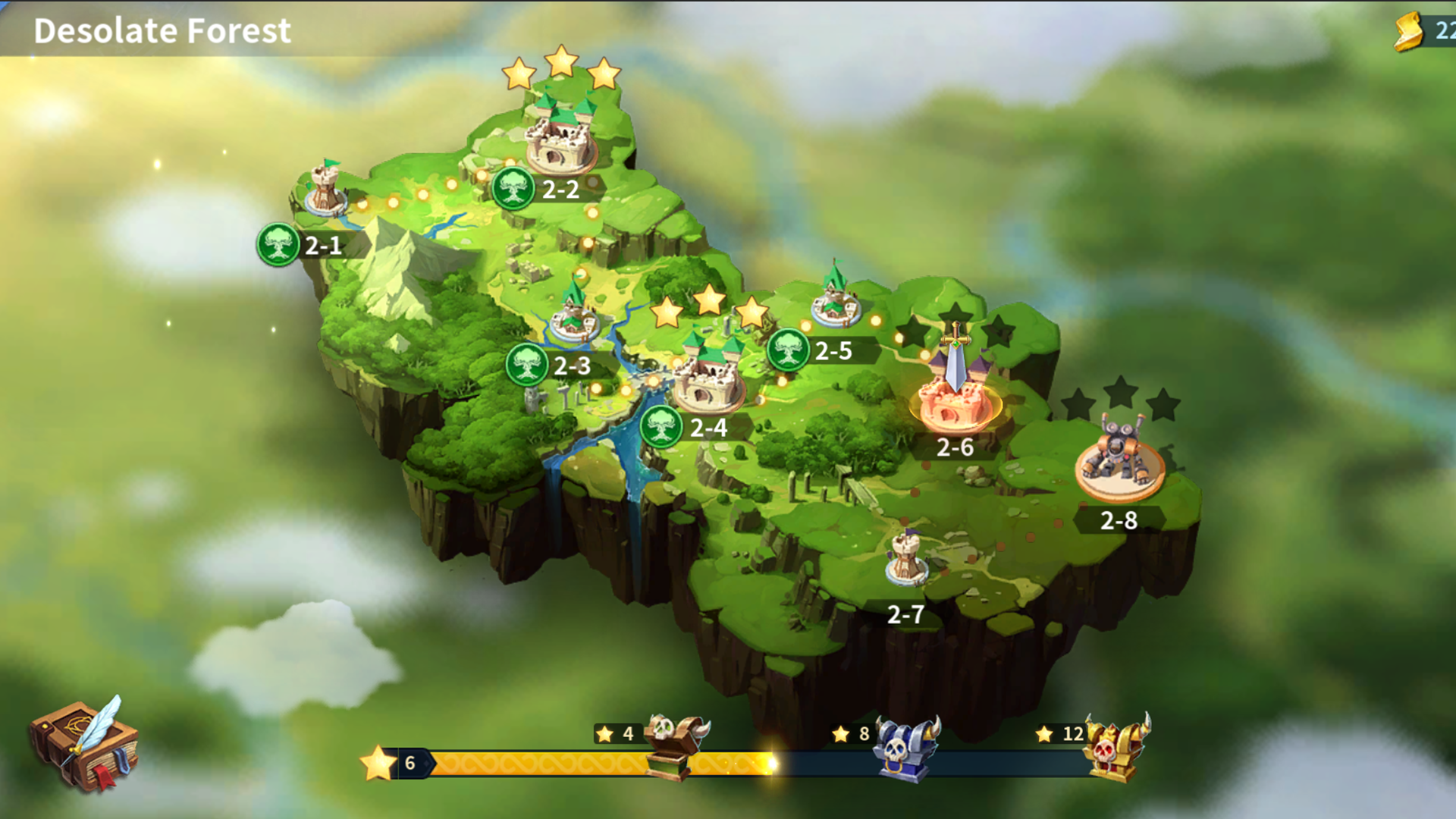The image size is (1456, 819).
Task: Tap the Desolate Forest title banner
Action: [162, 32]
